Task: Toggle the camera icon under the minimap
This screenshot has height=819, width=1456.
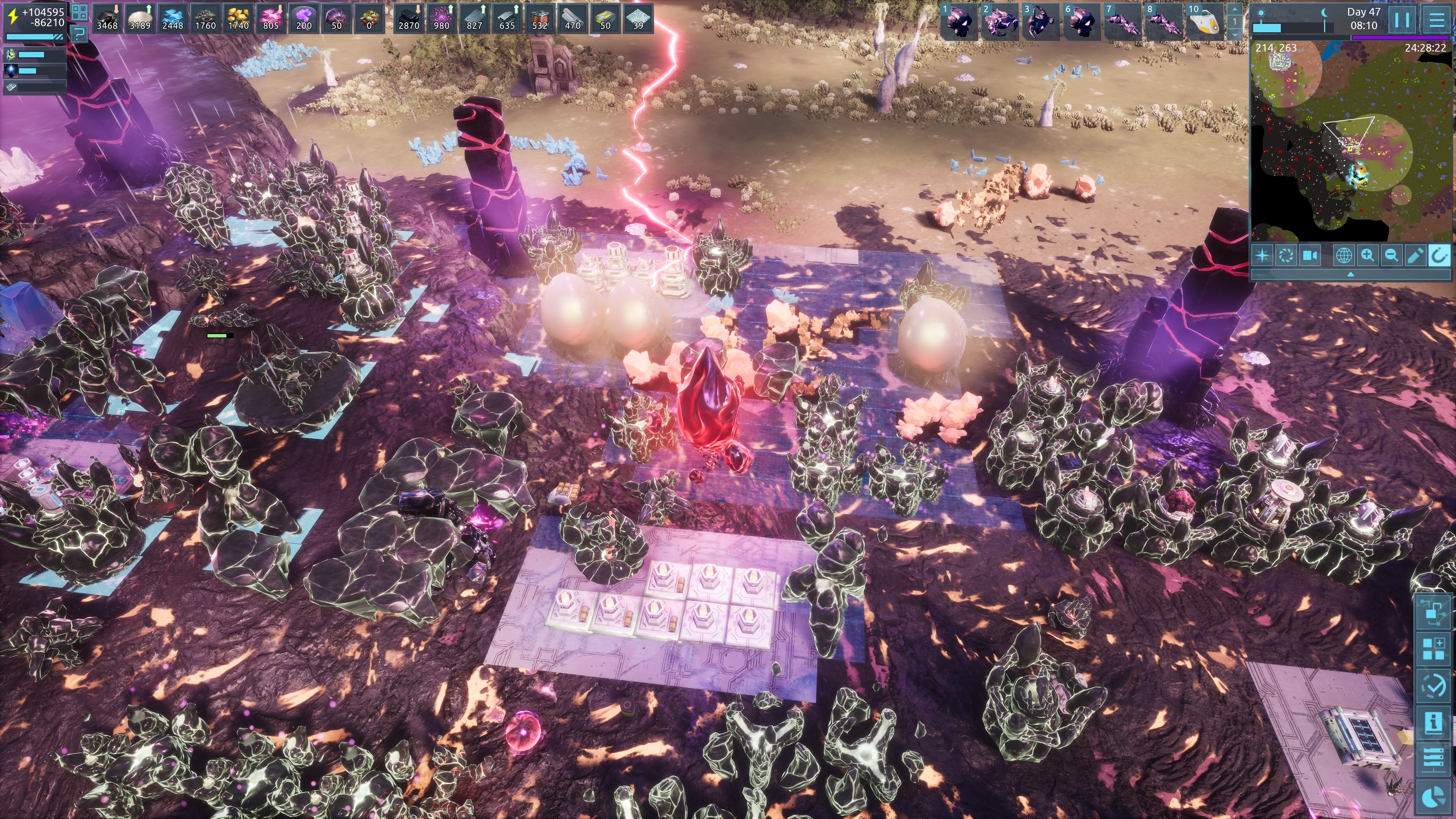Action: coord(1310,256)
